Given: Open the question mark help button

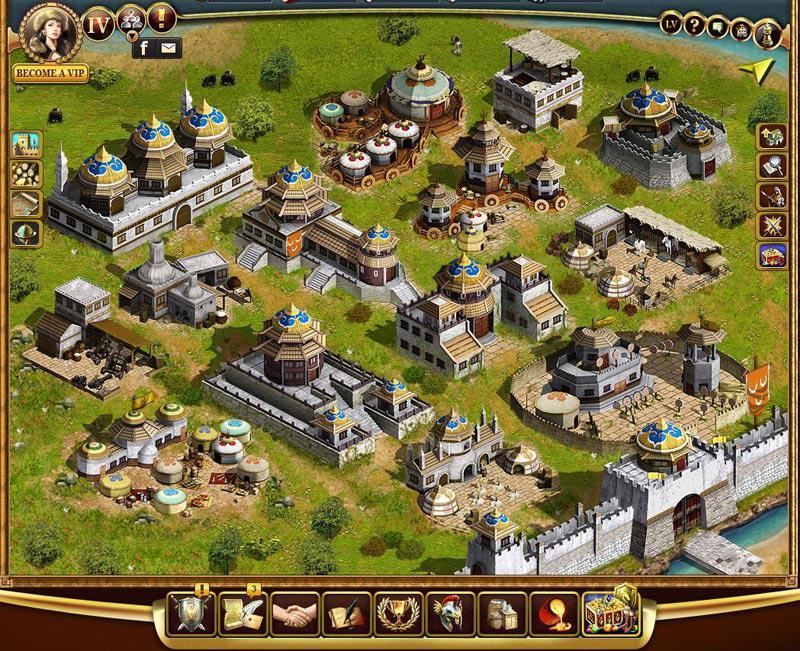Looking at the screenshot, I should 695,26.
